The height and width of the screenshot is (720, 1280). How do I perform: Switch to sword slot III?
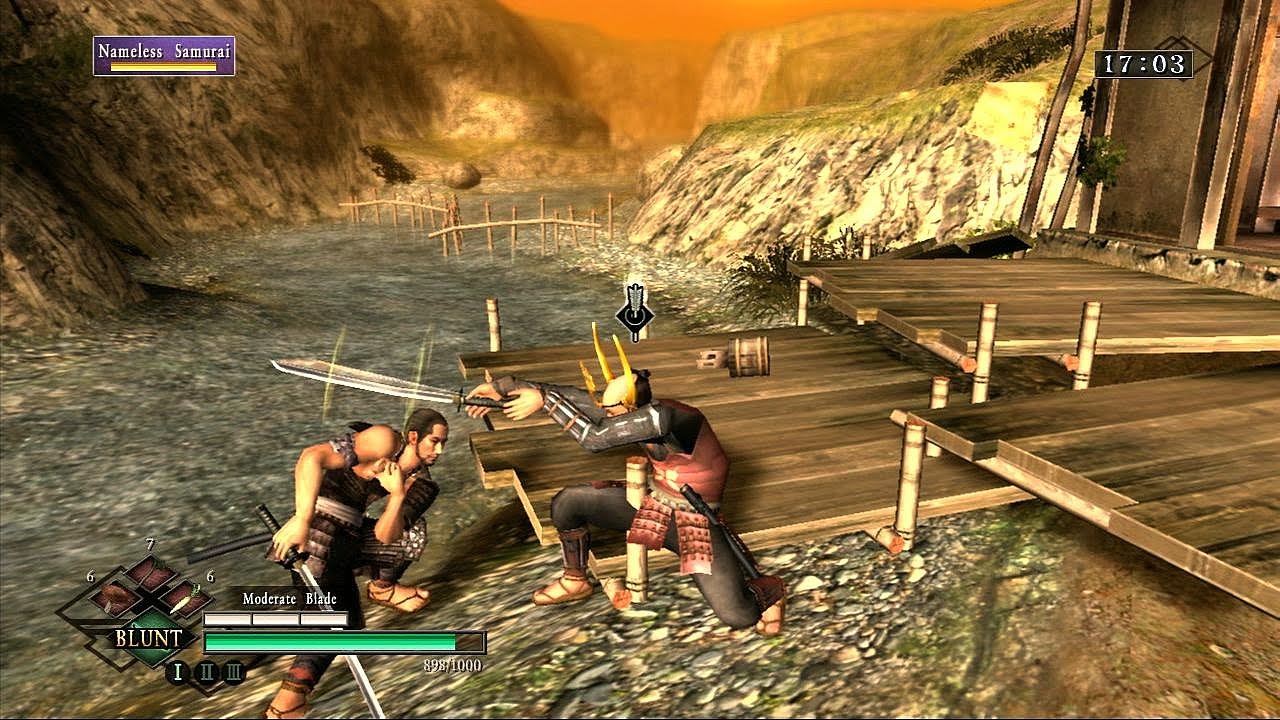tap(233, 672)
